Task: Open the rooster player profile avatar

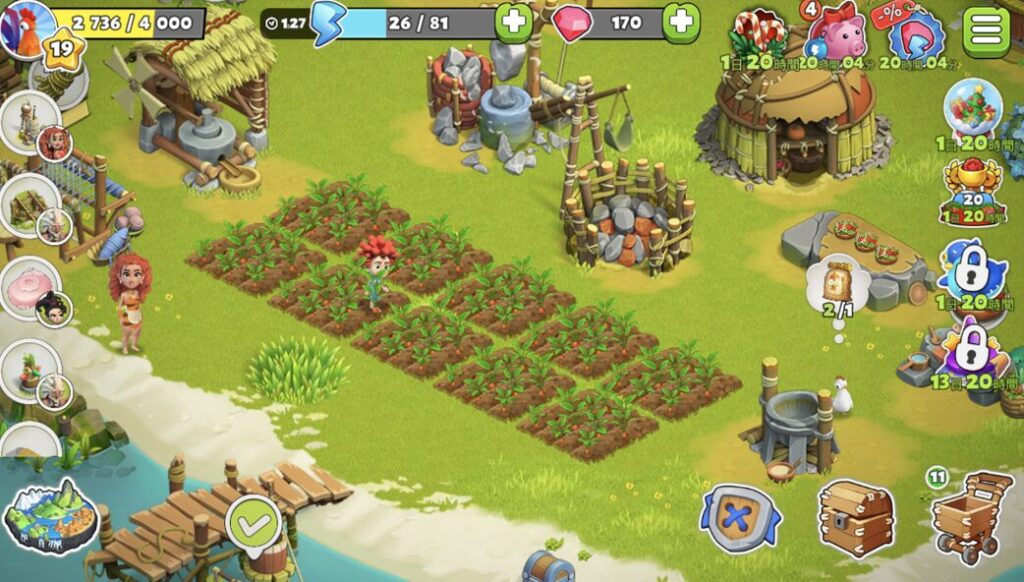Action: click(x=25, y=27)
